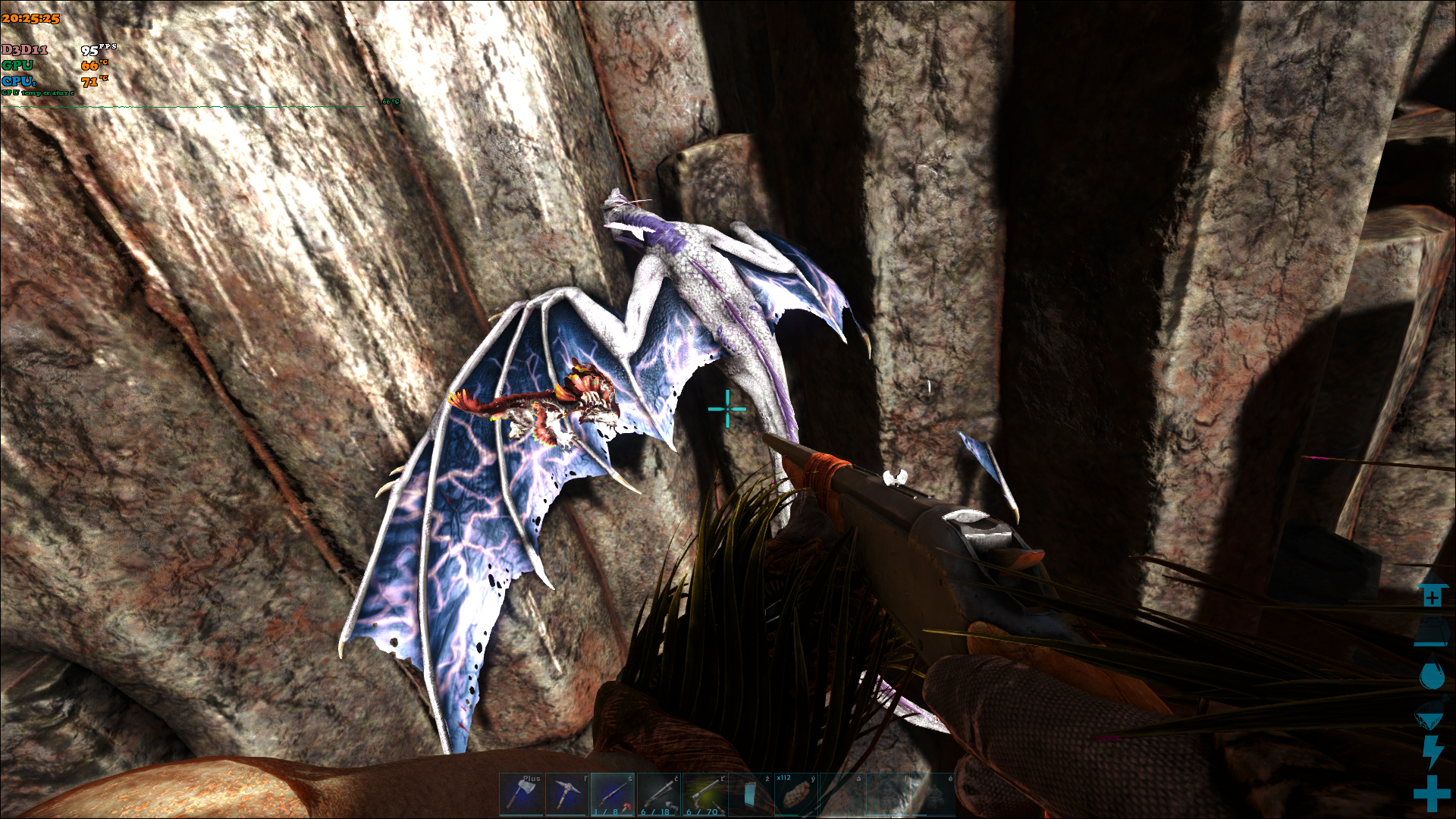Choose the rifle slot showing 6 / 18

coord(658,794)
